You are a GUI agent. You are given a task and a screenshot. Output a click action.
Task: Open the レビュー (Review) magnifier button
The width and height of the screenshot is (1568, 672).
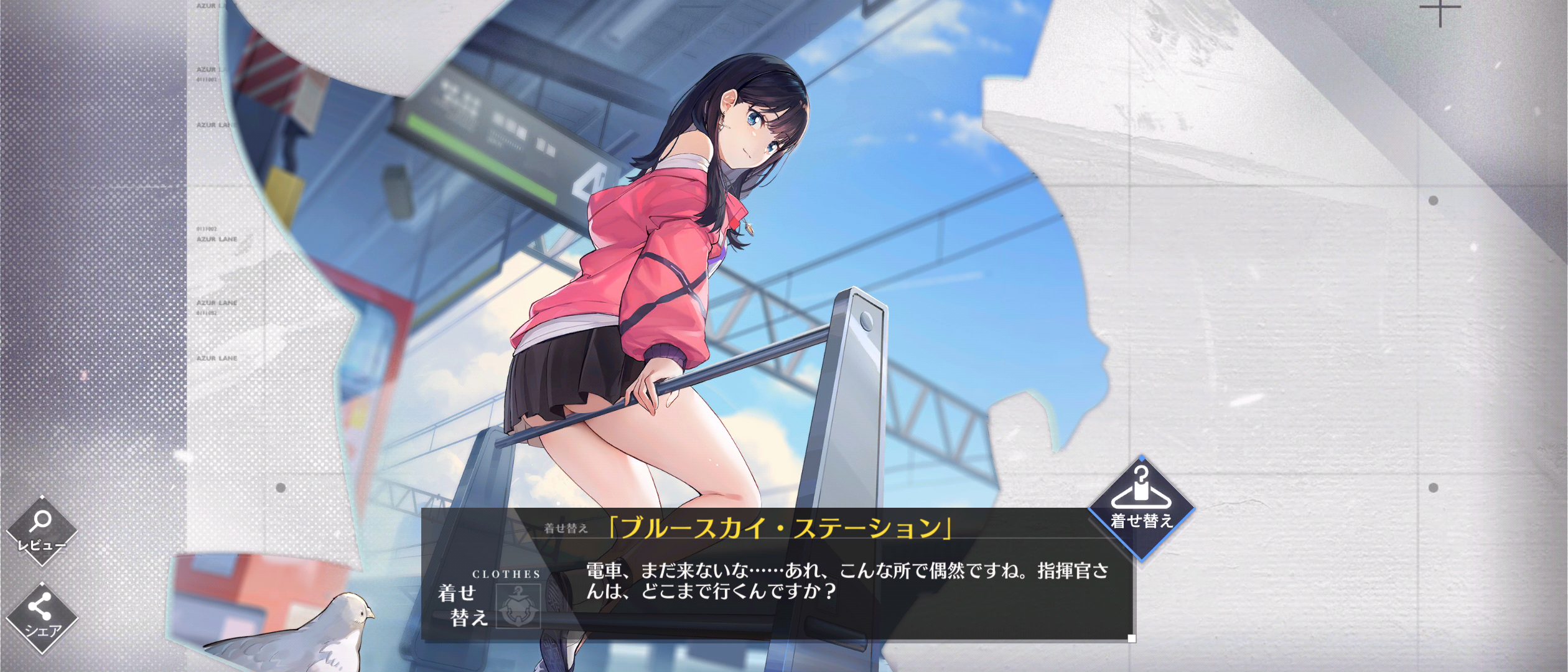pos(42,531)
